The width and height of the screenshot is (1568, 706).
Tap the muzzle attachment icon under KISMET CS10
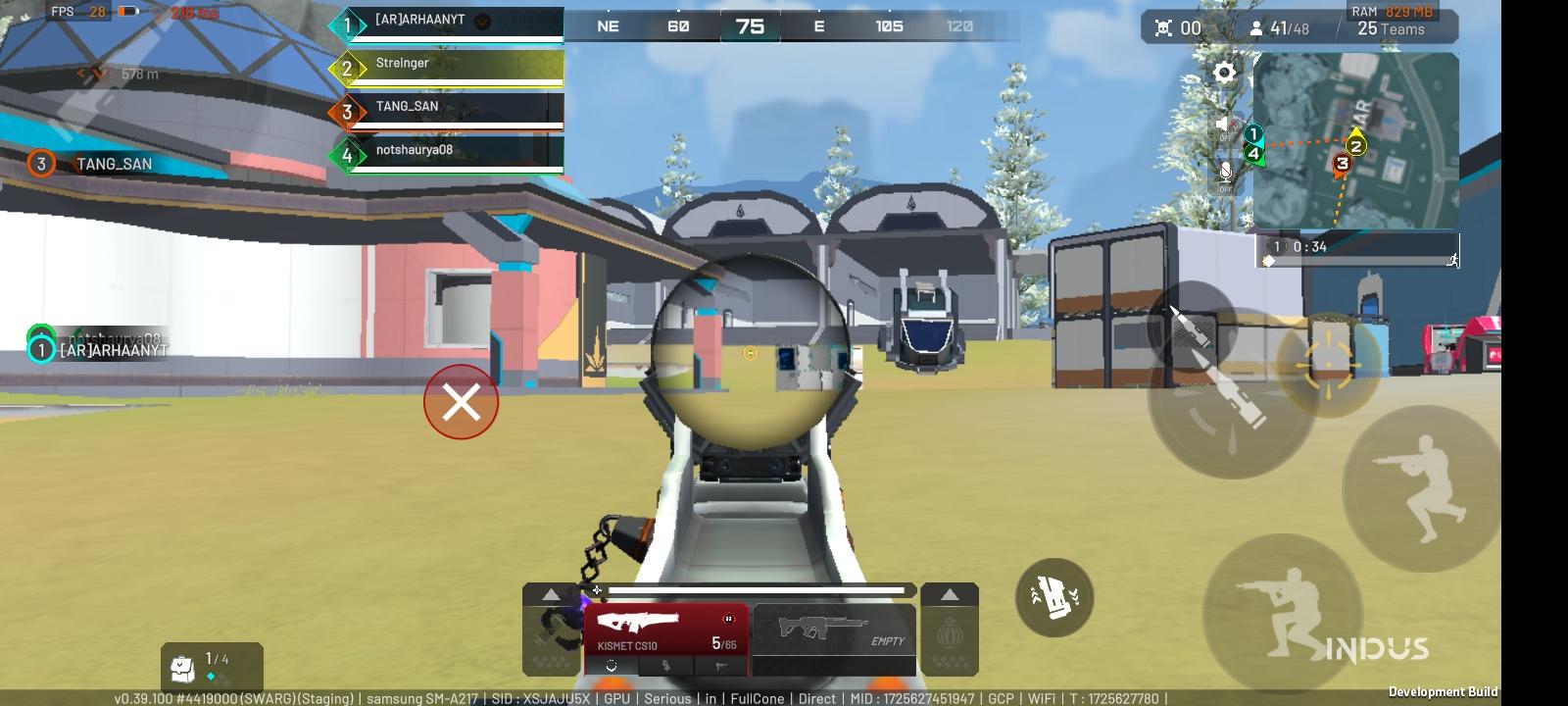pyautogui.click(x=722, y=666)
